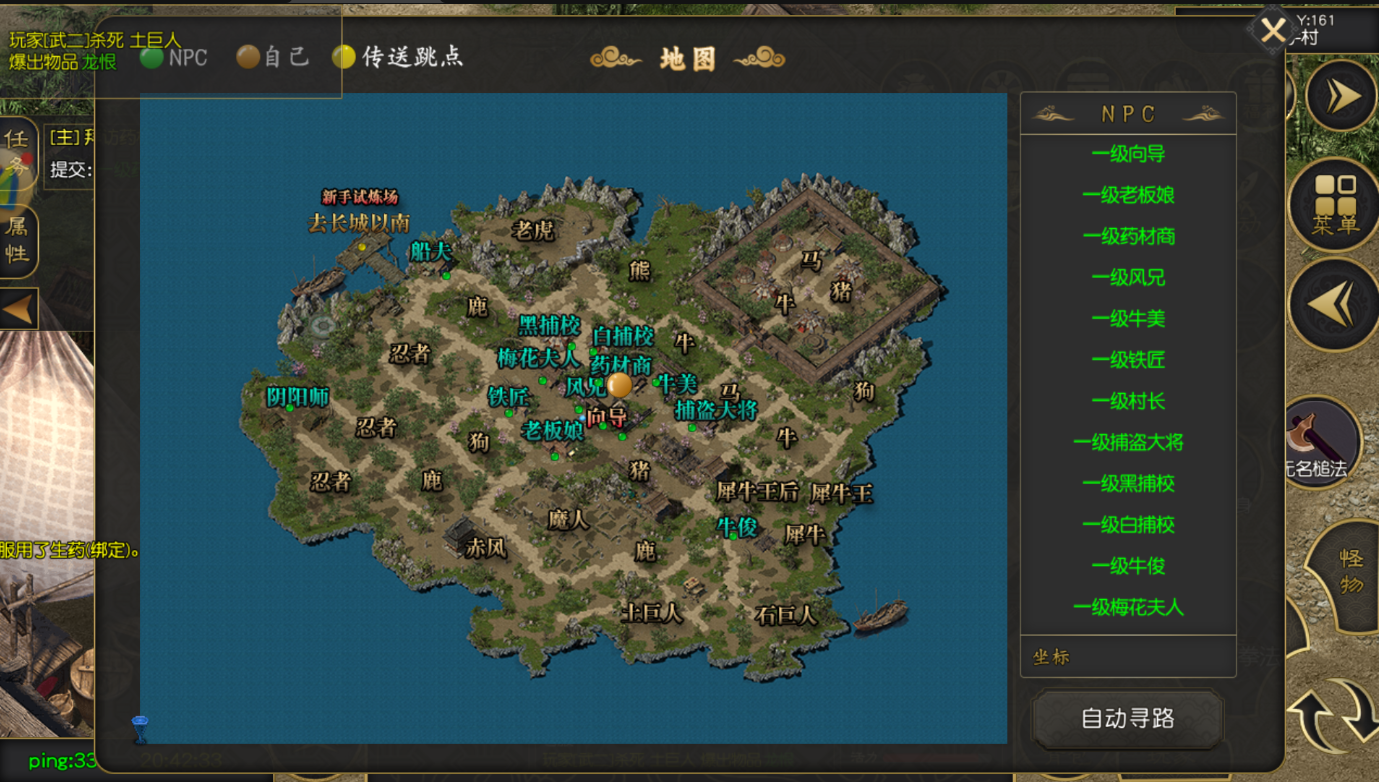This screenshot has height=782, width=1379.
Task: Switch target to 怪物 button
Action: point(1350,572)
